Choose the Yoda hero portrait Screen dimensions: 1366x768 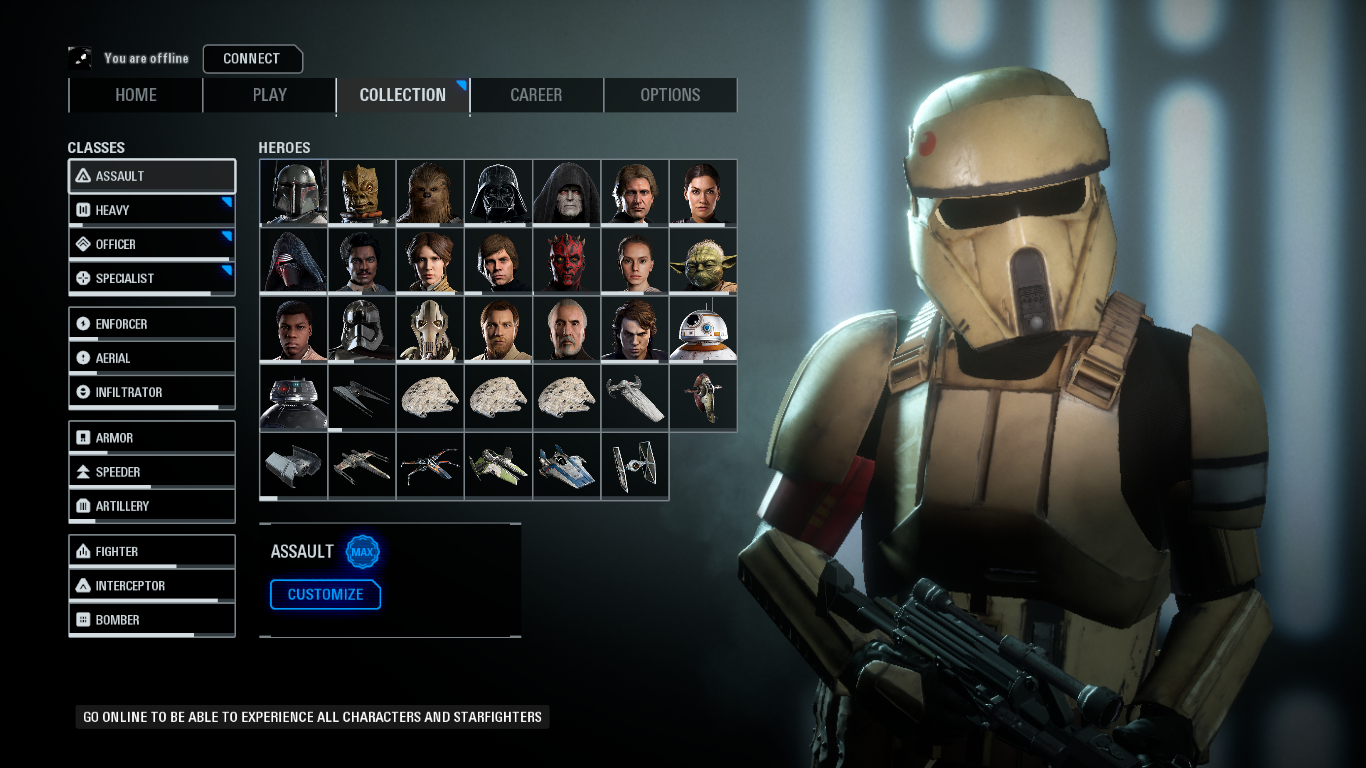click(703, 261)
